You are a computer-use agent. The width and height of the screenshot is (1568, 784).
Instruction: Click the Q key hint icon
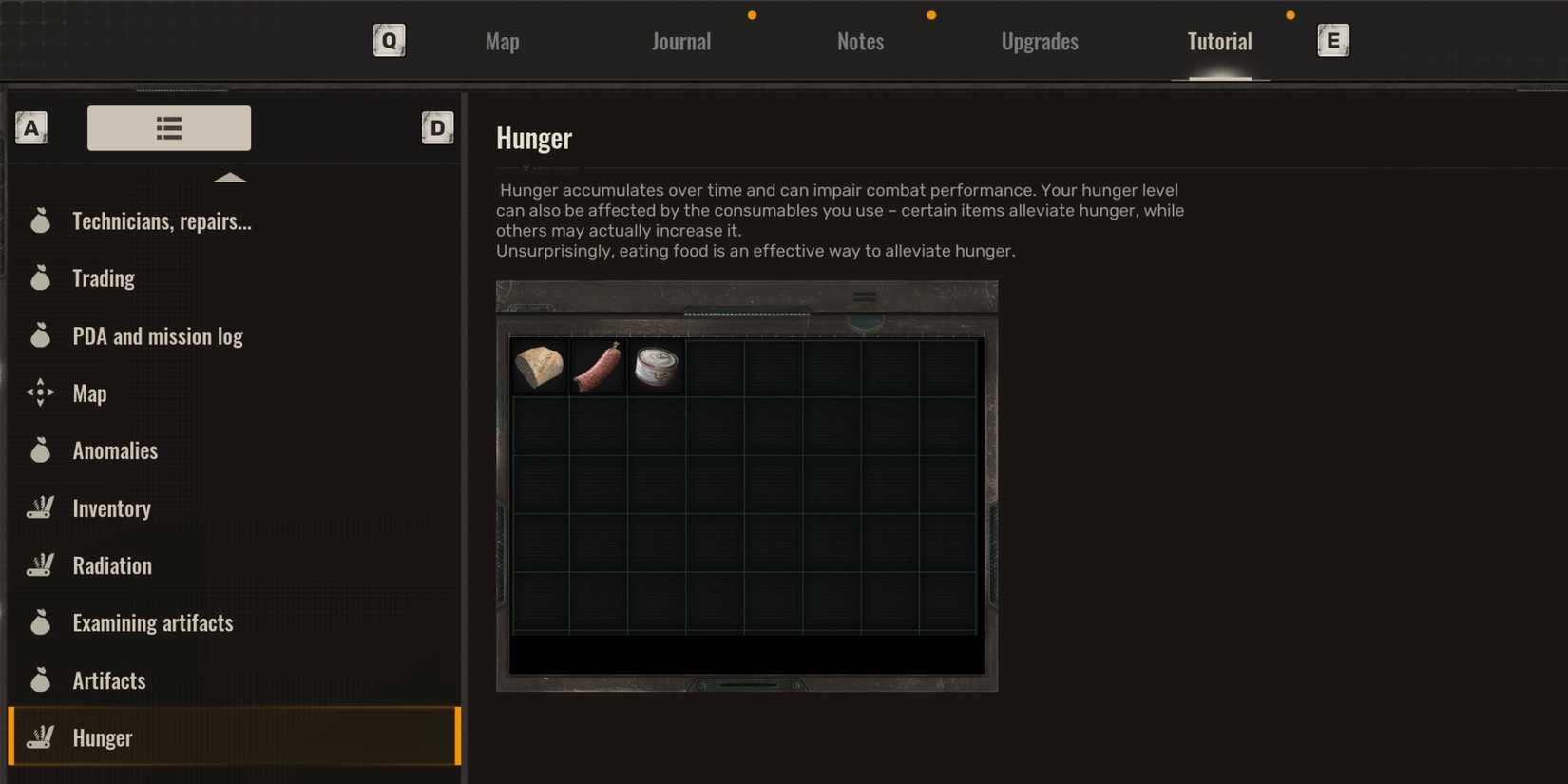(389, 41)
